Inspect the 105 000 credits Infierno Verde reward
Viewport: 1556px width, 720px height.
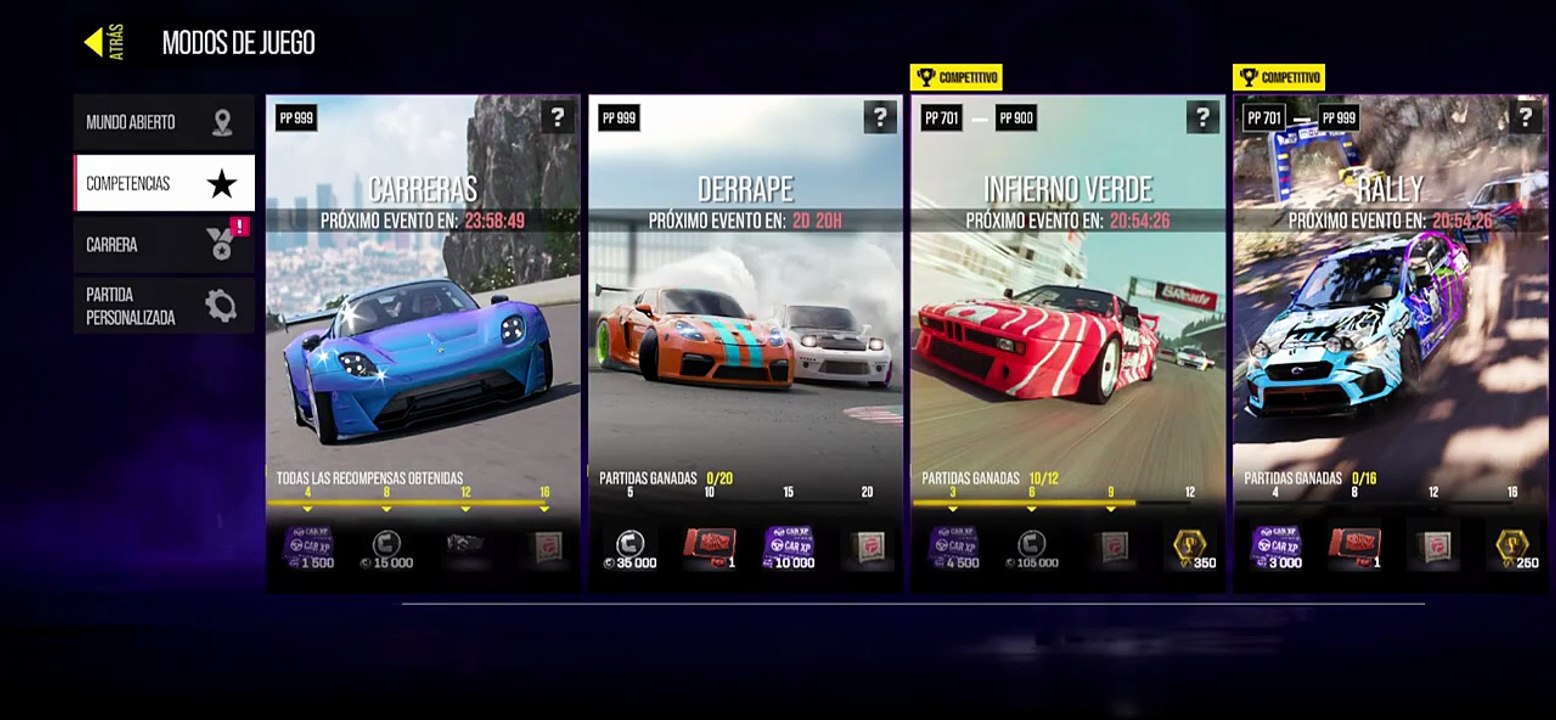click(1032, 548)
